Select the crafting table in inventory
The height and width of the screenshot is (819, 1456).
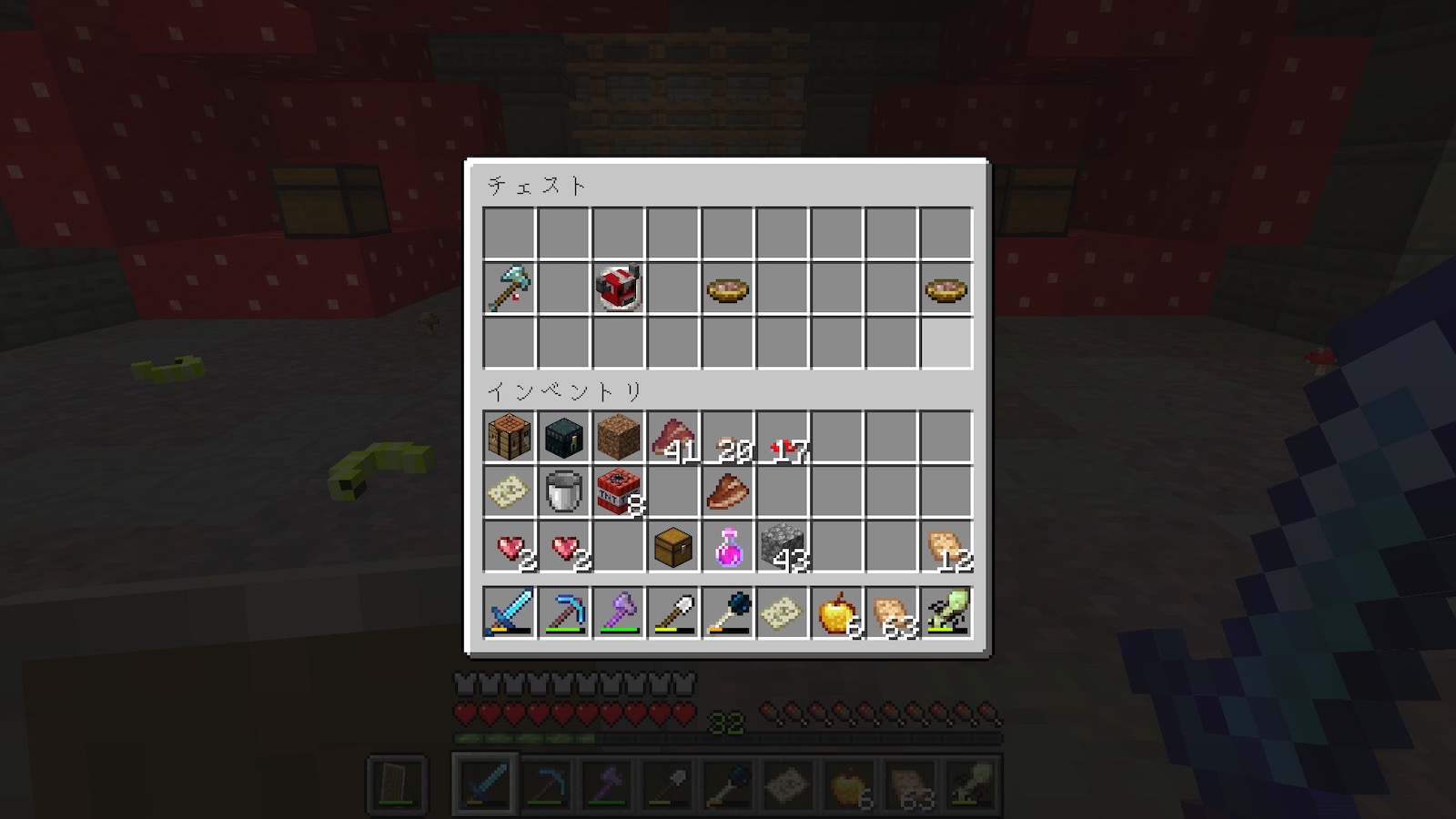click(x=509, y=438)
